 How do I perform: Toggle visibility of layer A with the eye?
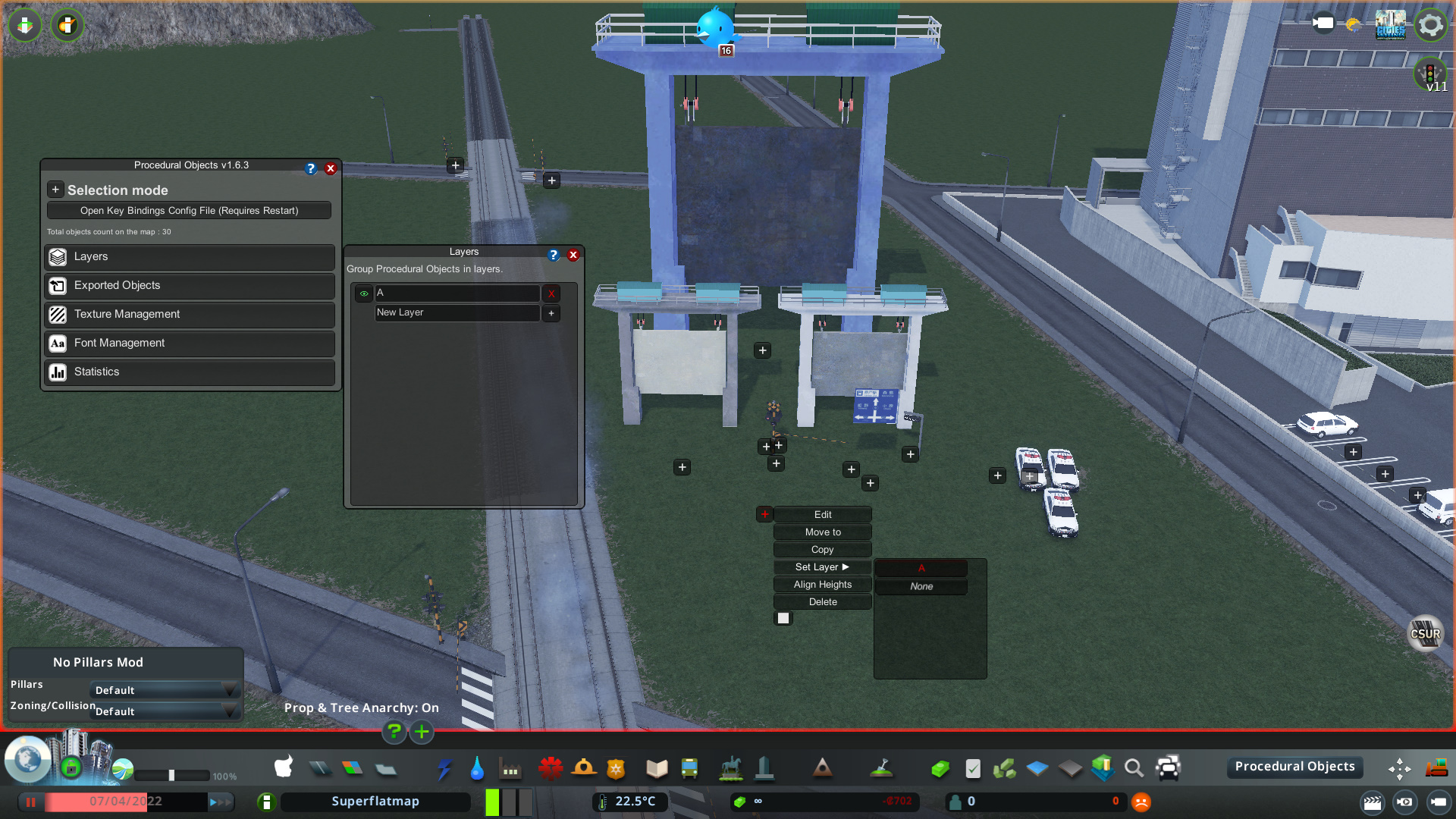coord(363,293)
